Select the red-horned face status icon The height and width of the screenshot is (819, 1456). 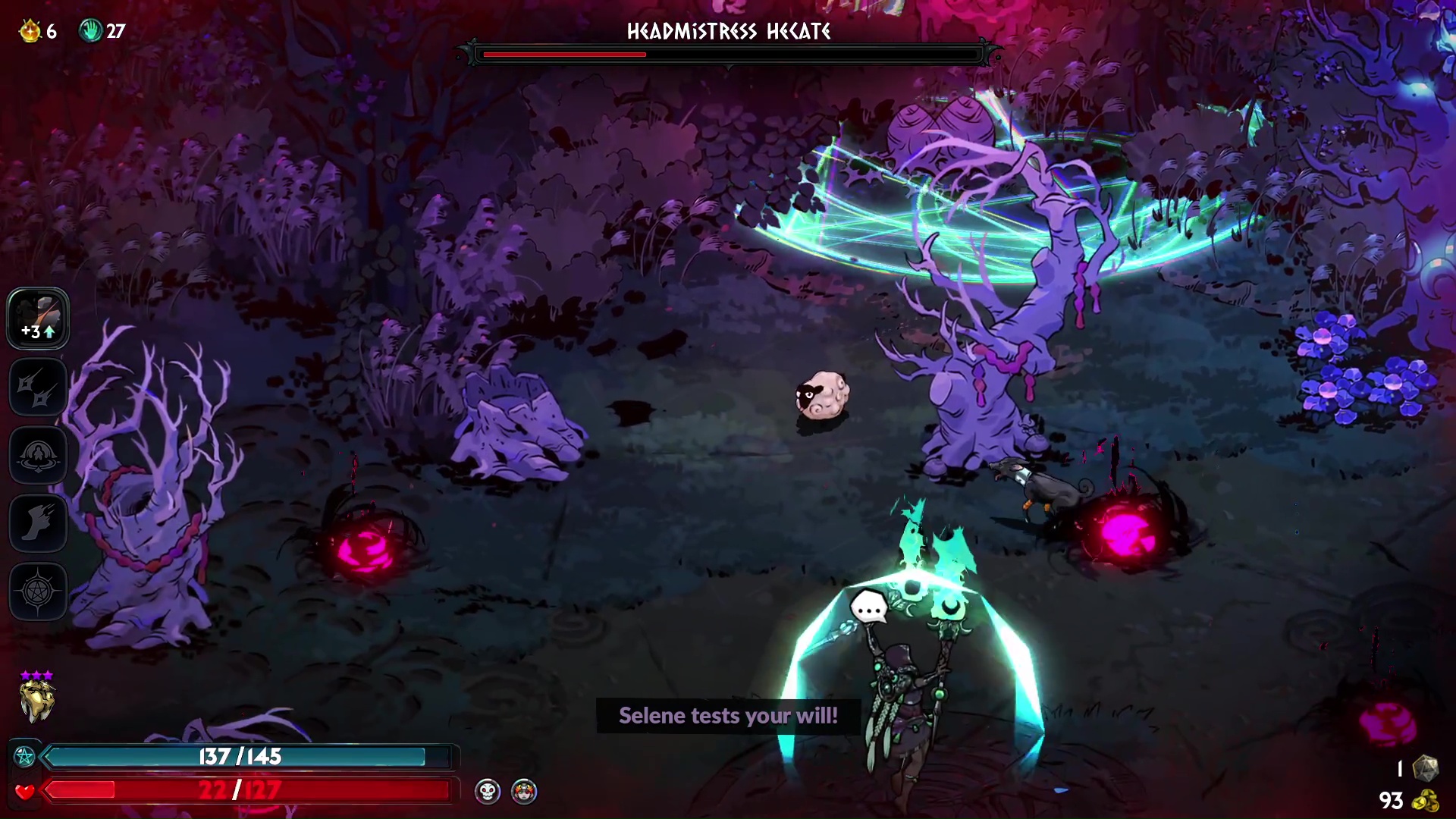pyautogui.click(x=524, y=792)
